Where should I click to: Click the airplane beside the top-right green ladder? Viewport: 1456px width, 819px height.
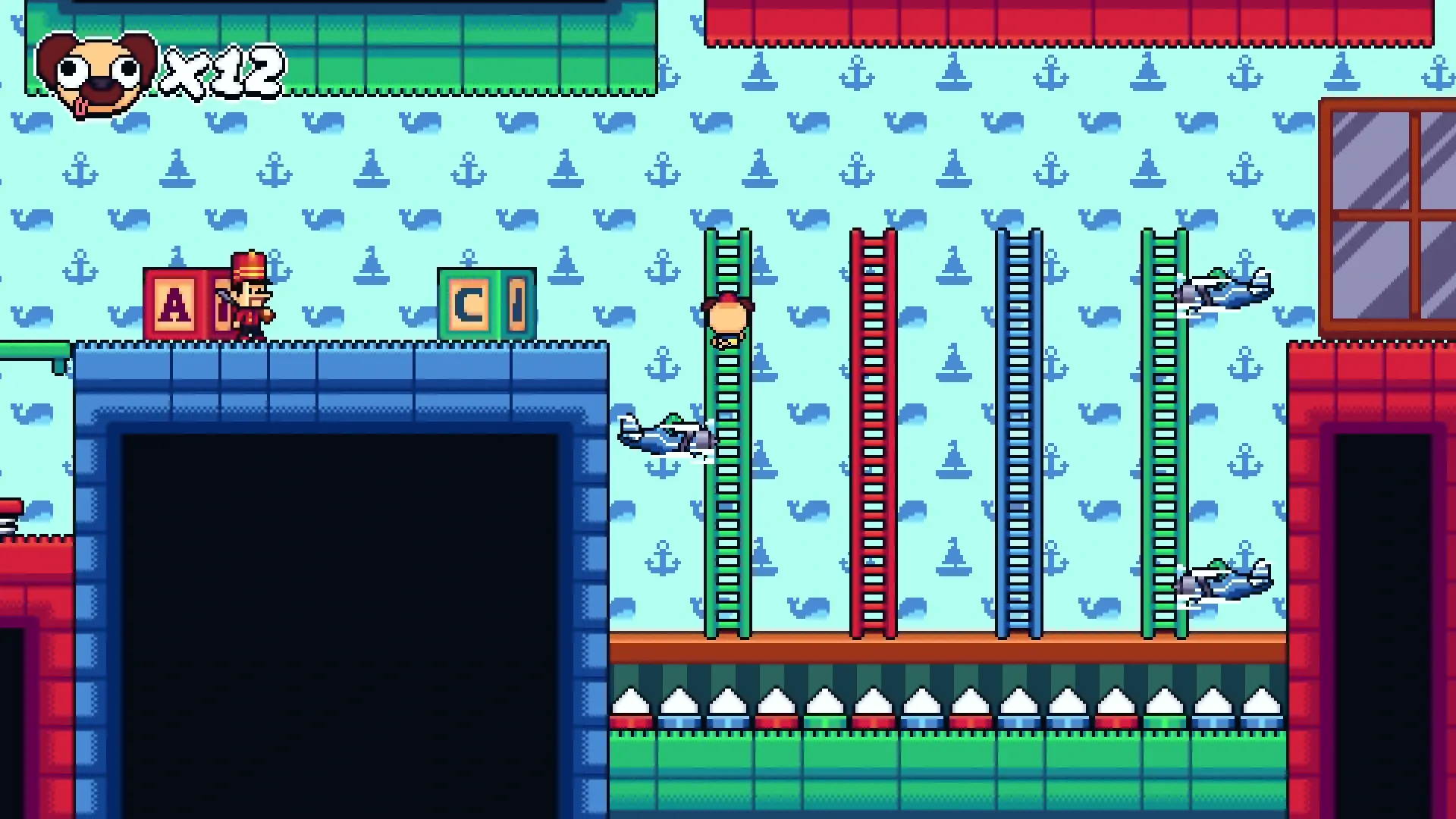tap(1221, 292)
